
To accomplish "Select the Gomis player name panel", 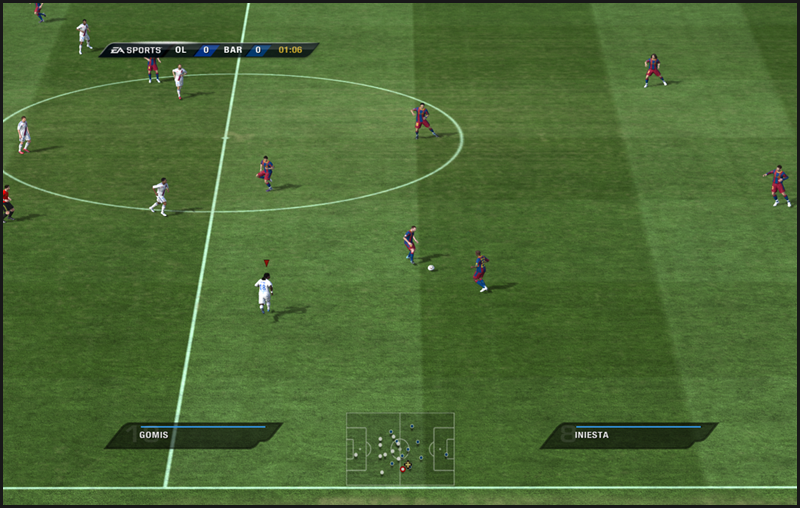I will pyautogui.click(x=194, y=435).
